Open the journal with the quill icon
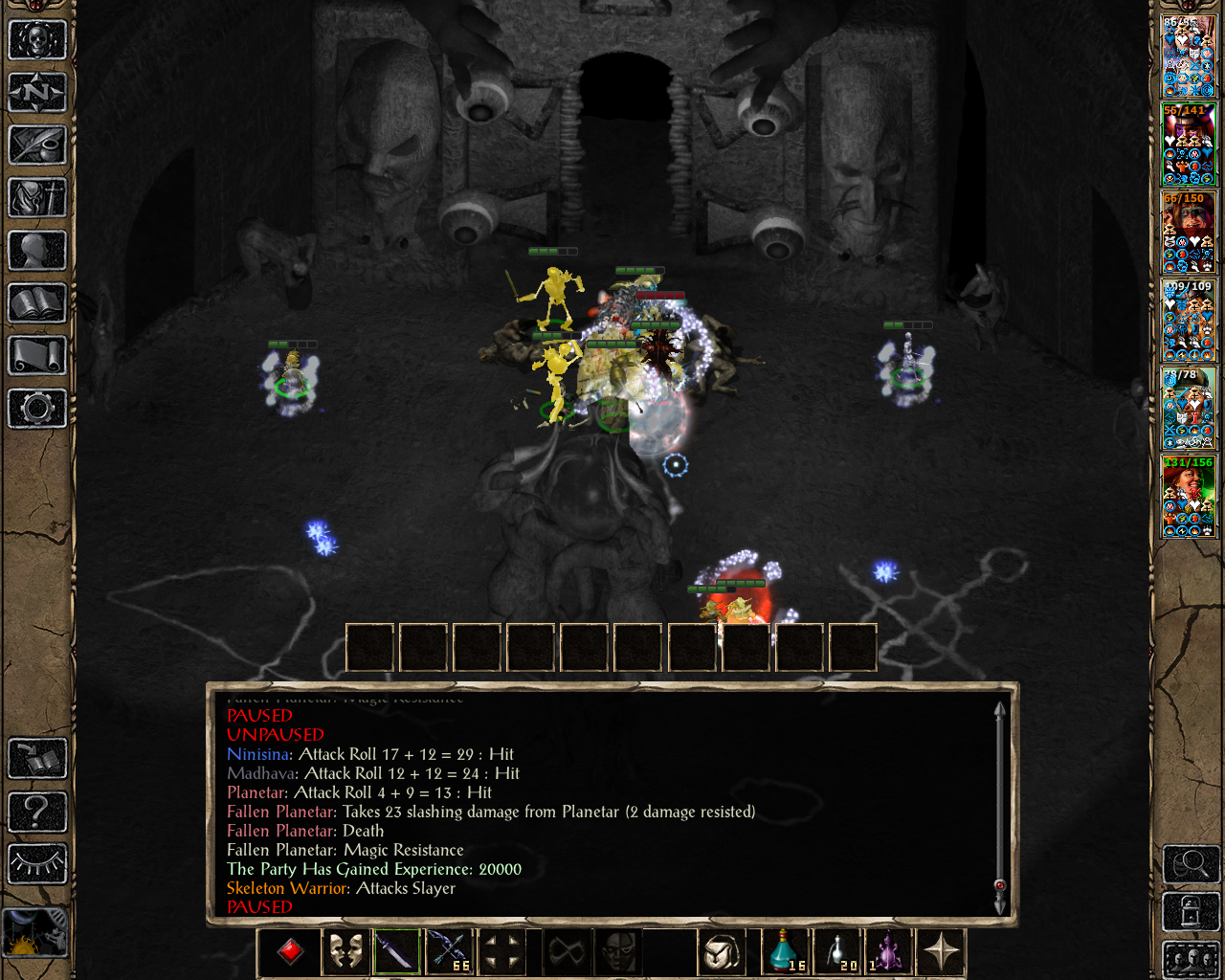1225x980 pixels. point(37,145)
